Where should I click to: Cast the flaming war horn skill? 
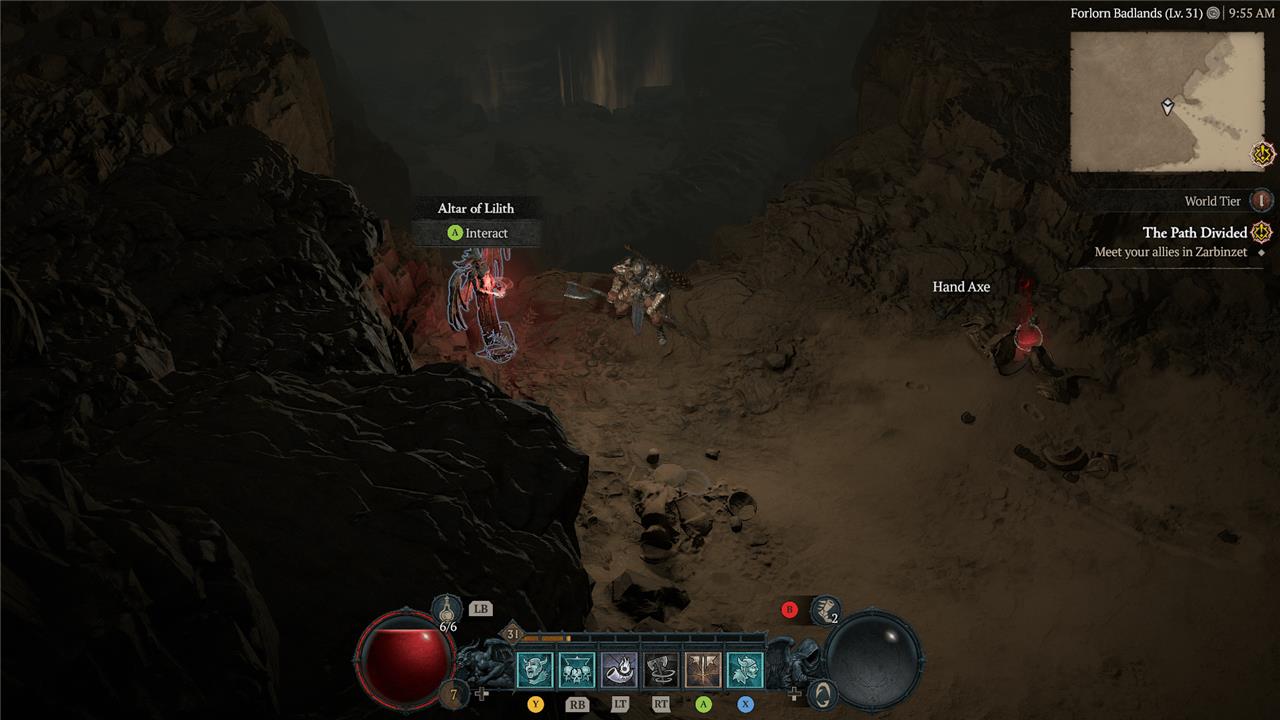coord(619,670)
